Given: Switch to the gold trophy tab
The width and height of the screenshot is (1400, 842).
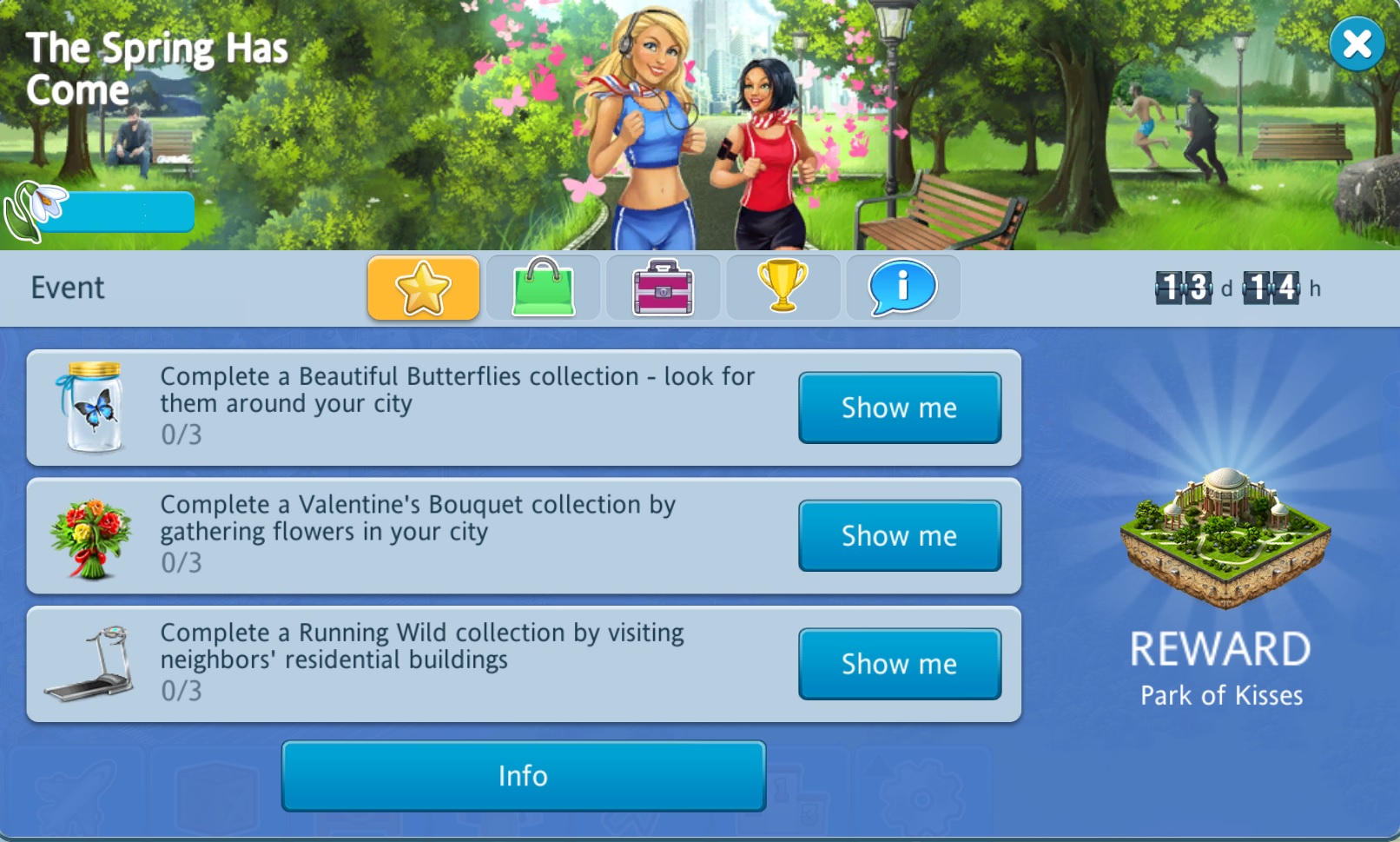Looking at the screenshot, I should click(x=783, y=288).
